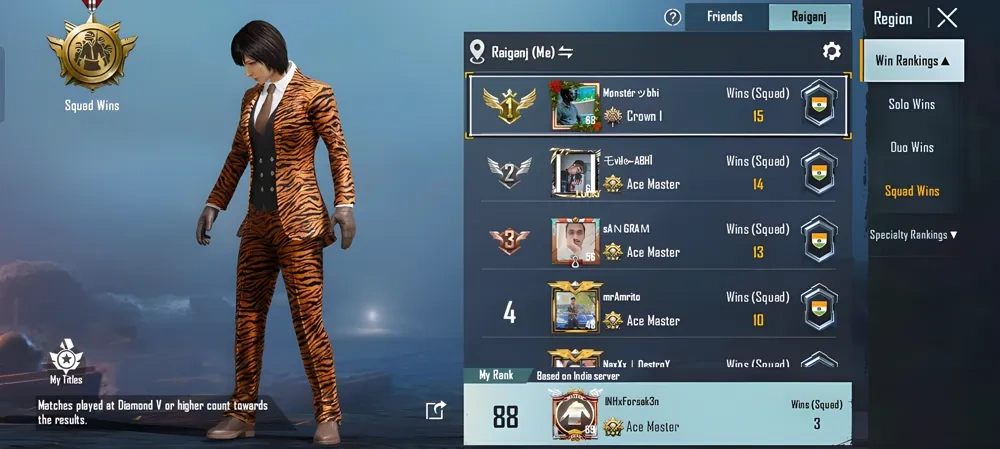Open the help question mark icon
Viewport: 1000px width, 449px height.
point(673,17)
